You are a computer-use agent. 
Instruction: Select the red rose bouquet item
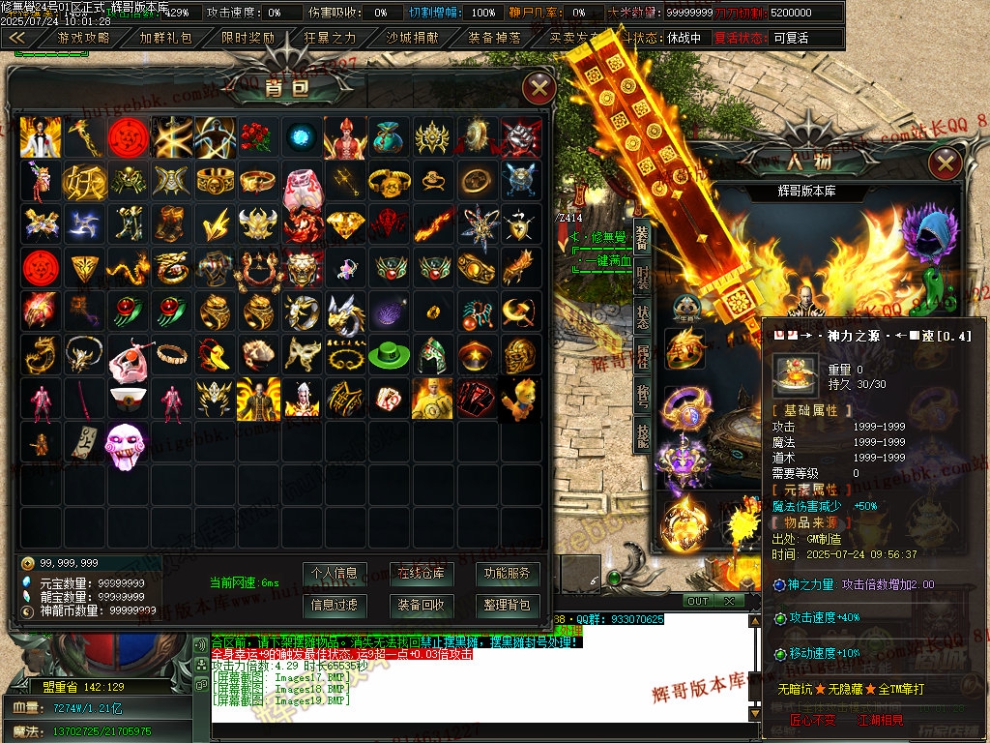[x=258, y=136]
